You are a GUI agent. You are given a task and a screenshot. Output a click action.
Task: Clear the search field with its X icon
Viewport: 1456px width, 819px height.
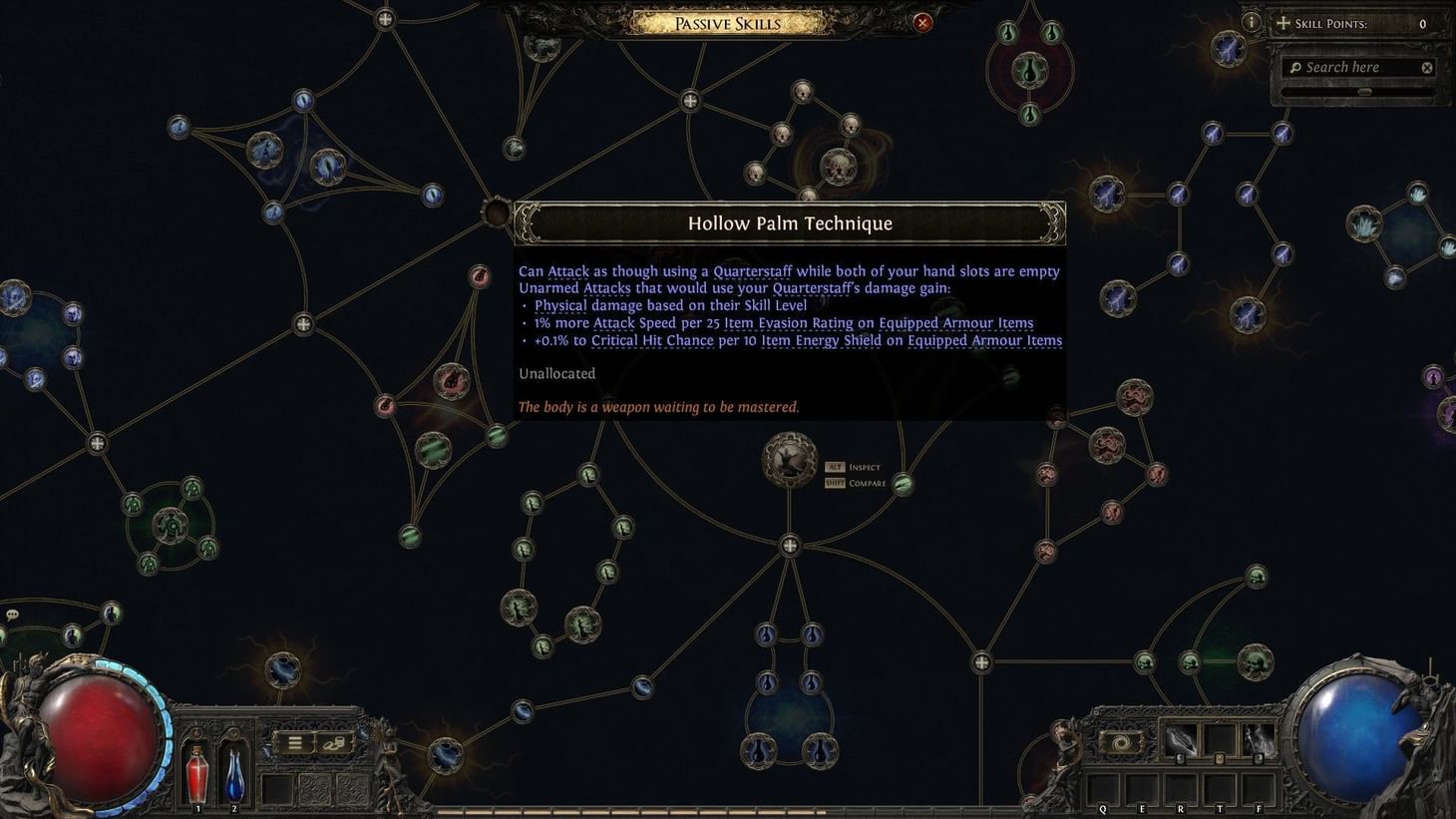pyautogui.click(x=1428, y=67)
